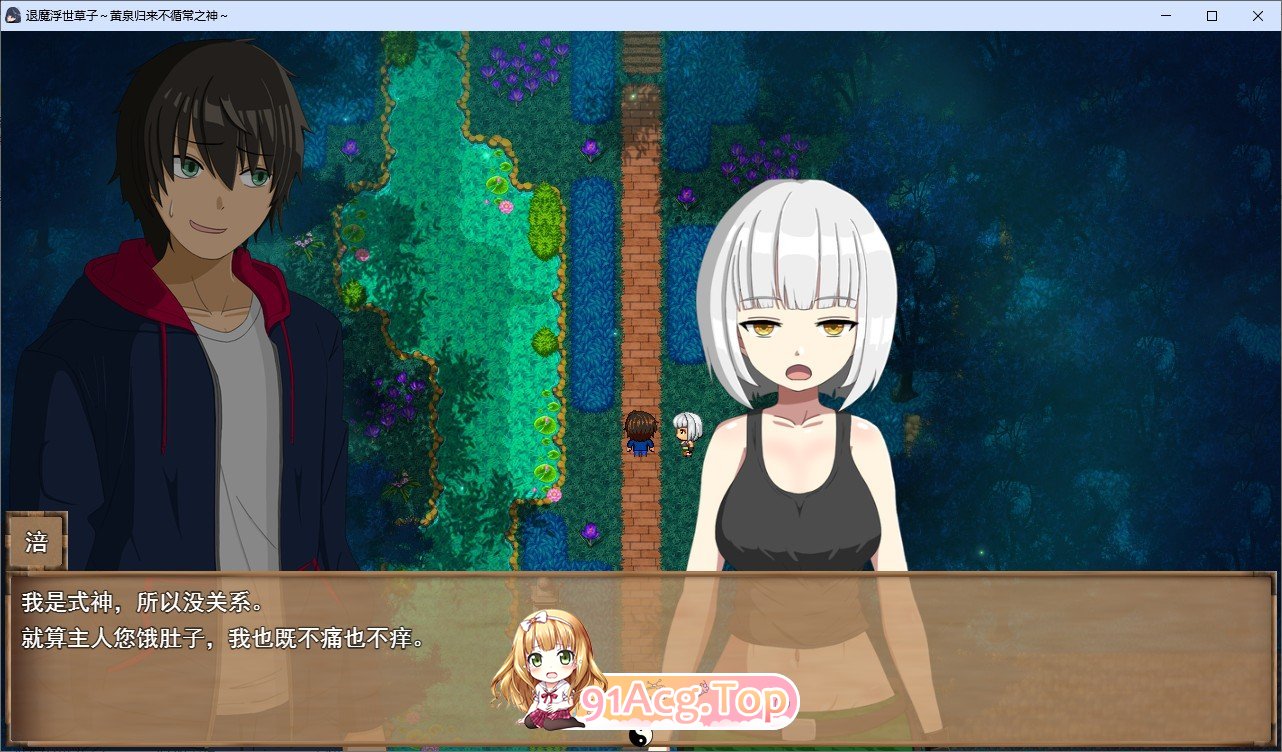Close the game window
Screen dimensions: 1282x752
(x=1257, y=15)
